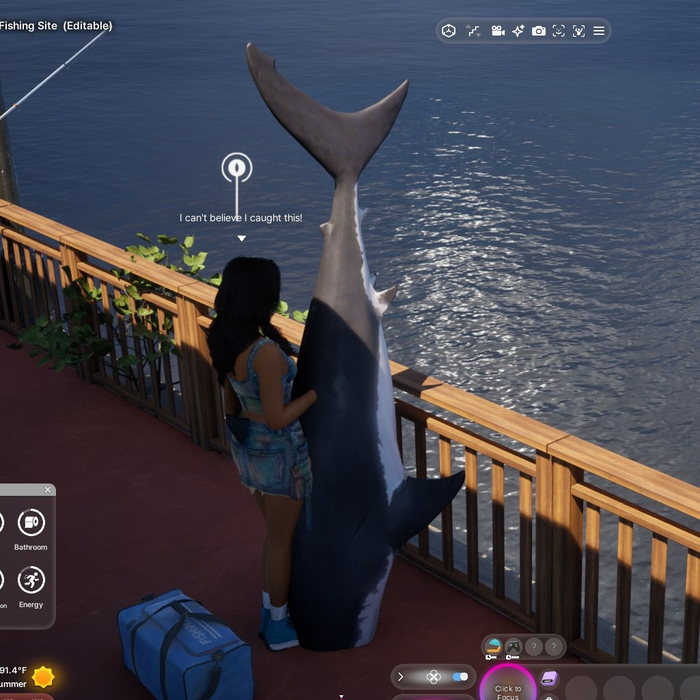The width and height of the screenshot is (700, 700).
Task: Click the sparkle stars toolbar icon
Action: [518, 31]
